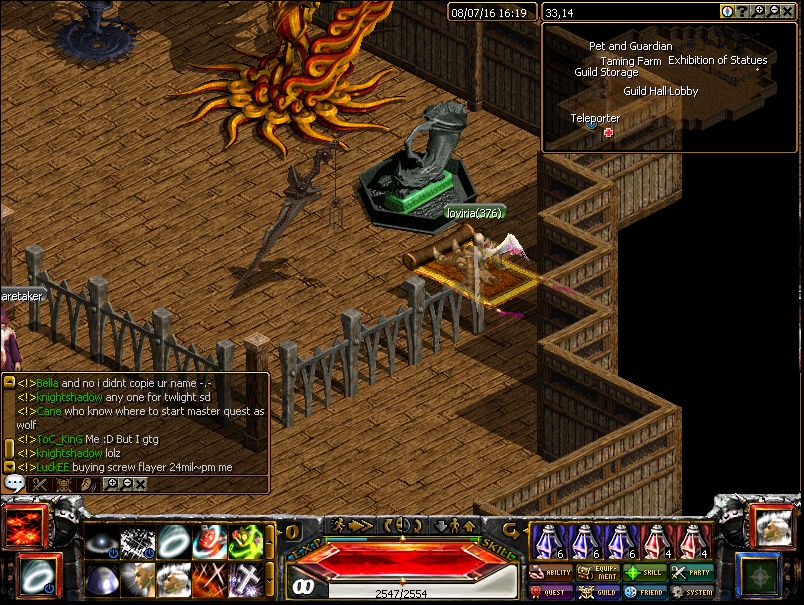
Task: Toggle the run mode button
Action: pos(352,525)
